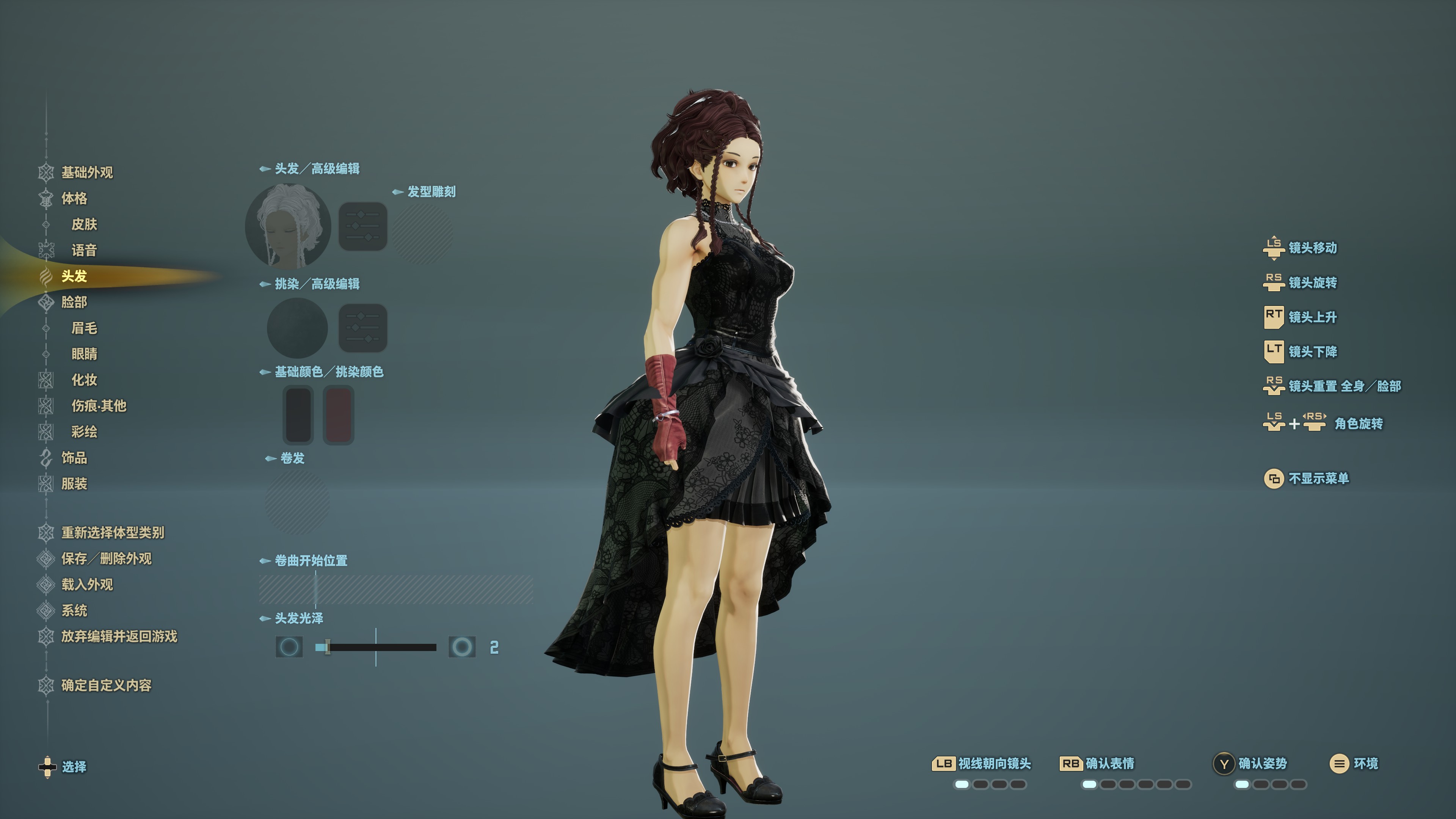Screen dimensions: 1456x819
Task: Choose the 皮肤 category
Action: point(84,224)
